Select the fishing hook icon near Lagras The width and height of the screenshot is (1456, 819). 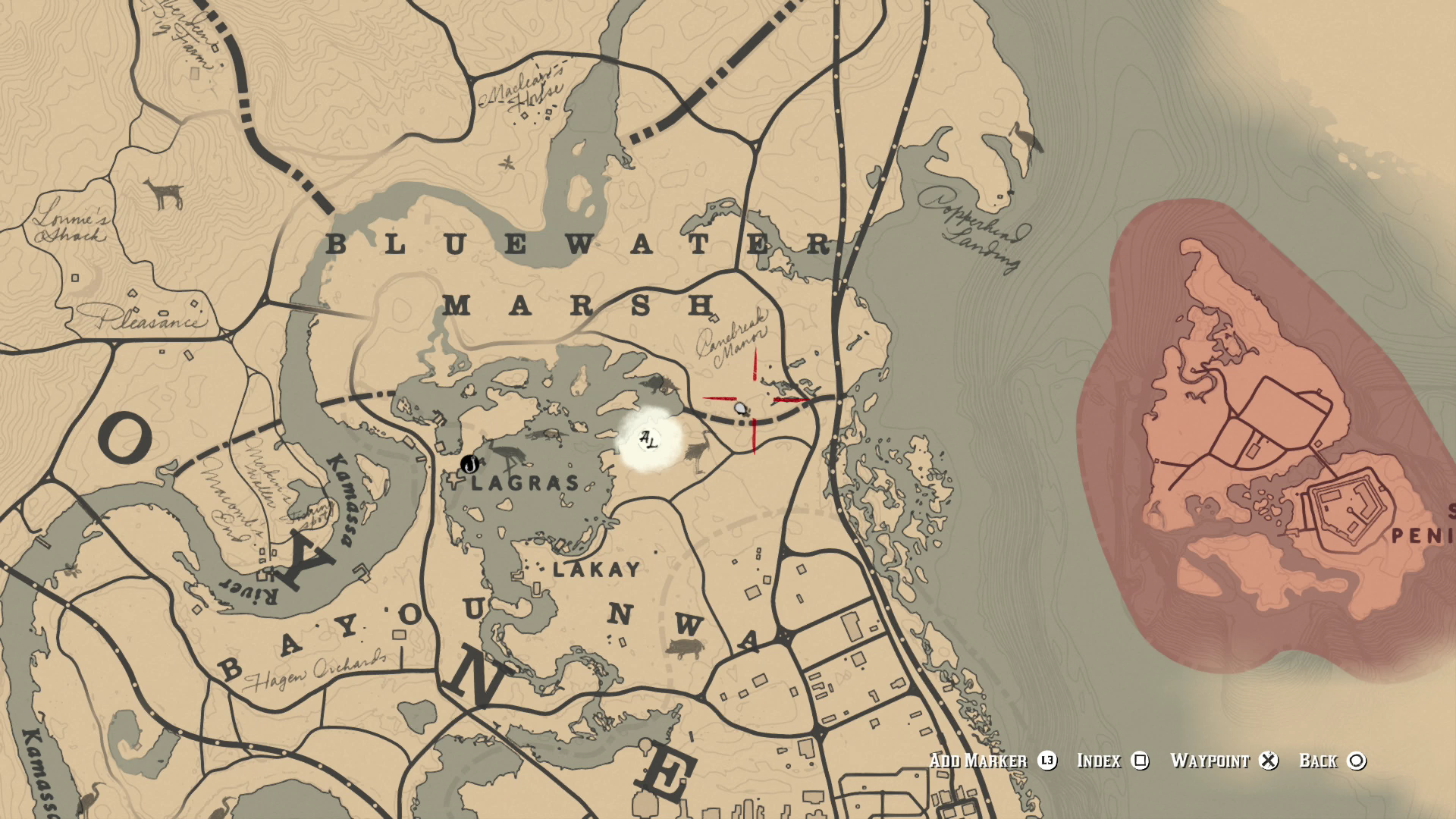470,465
